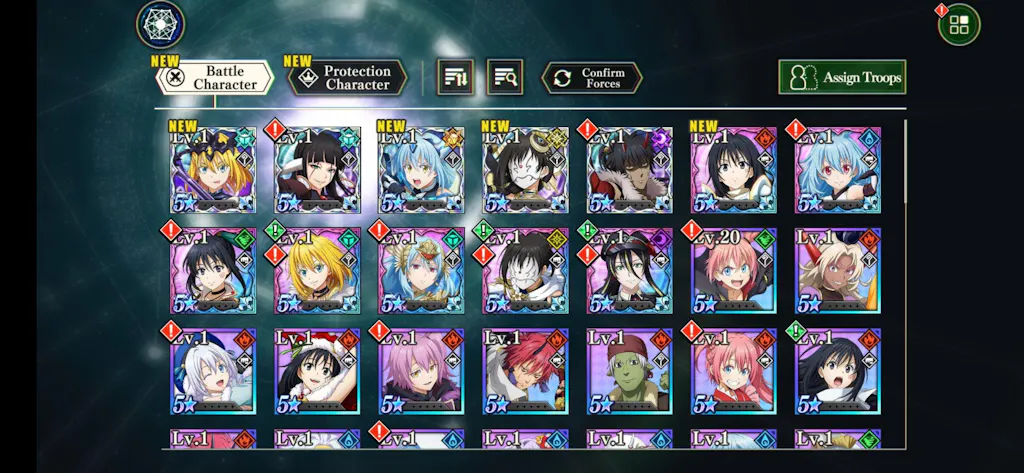1024x473 pixels.
Task: Pick the green orc character card
Action: click(629, 371)
